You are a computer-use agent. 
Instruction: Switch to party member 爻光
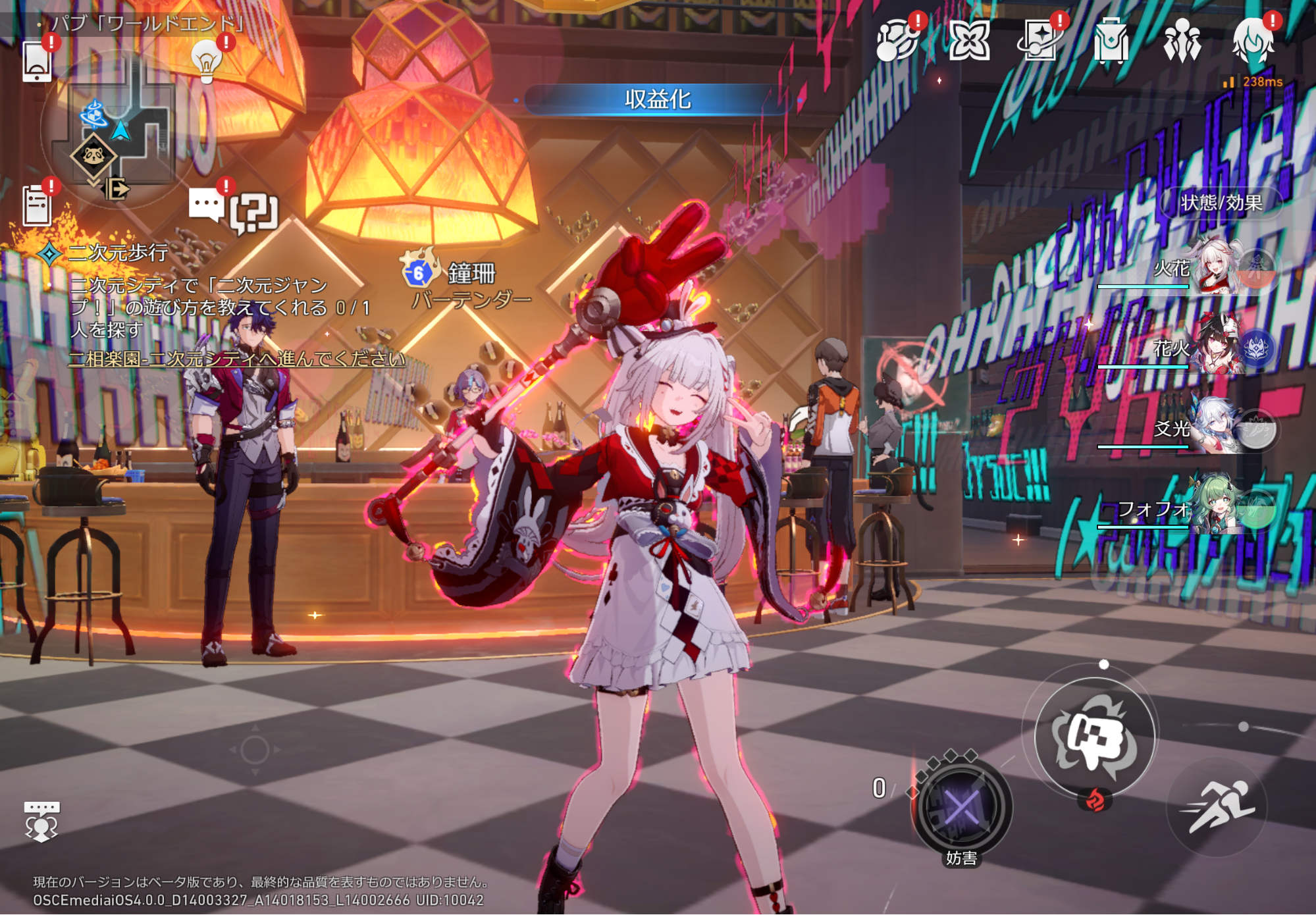(1218, 429)
